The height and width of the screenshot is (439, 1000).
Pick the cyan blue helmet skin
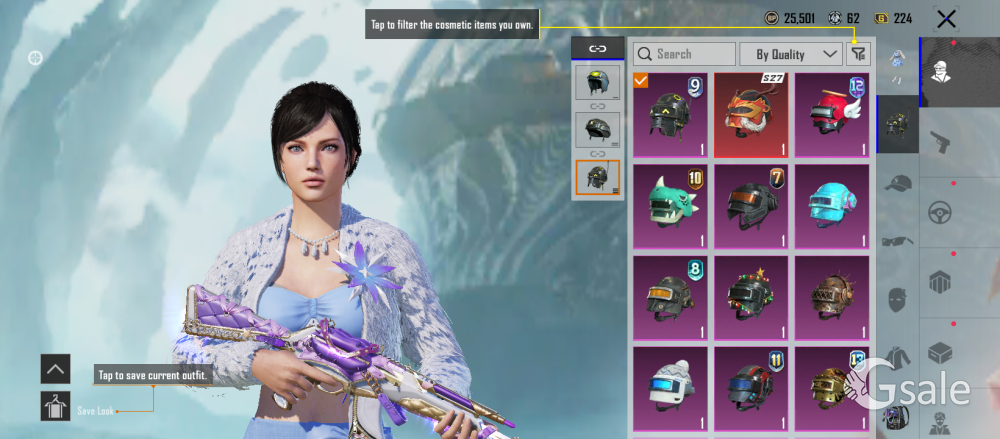pyautogui.click(x=832, y=207)
